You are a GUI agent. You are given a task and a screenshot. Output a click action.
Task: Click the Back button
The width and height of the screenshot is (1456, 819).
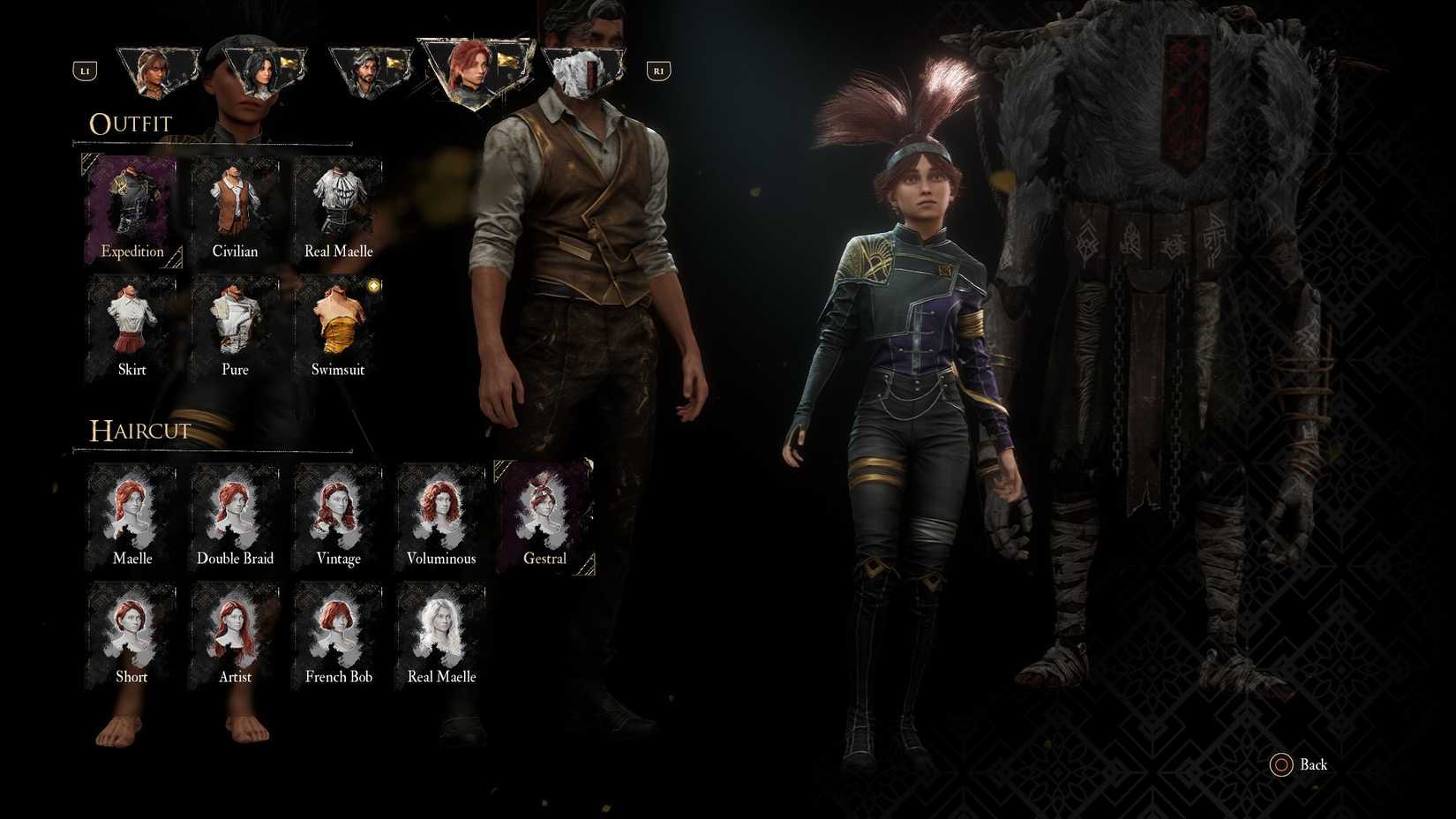pyautogui.click(x=1301, y=764)
